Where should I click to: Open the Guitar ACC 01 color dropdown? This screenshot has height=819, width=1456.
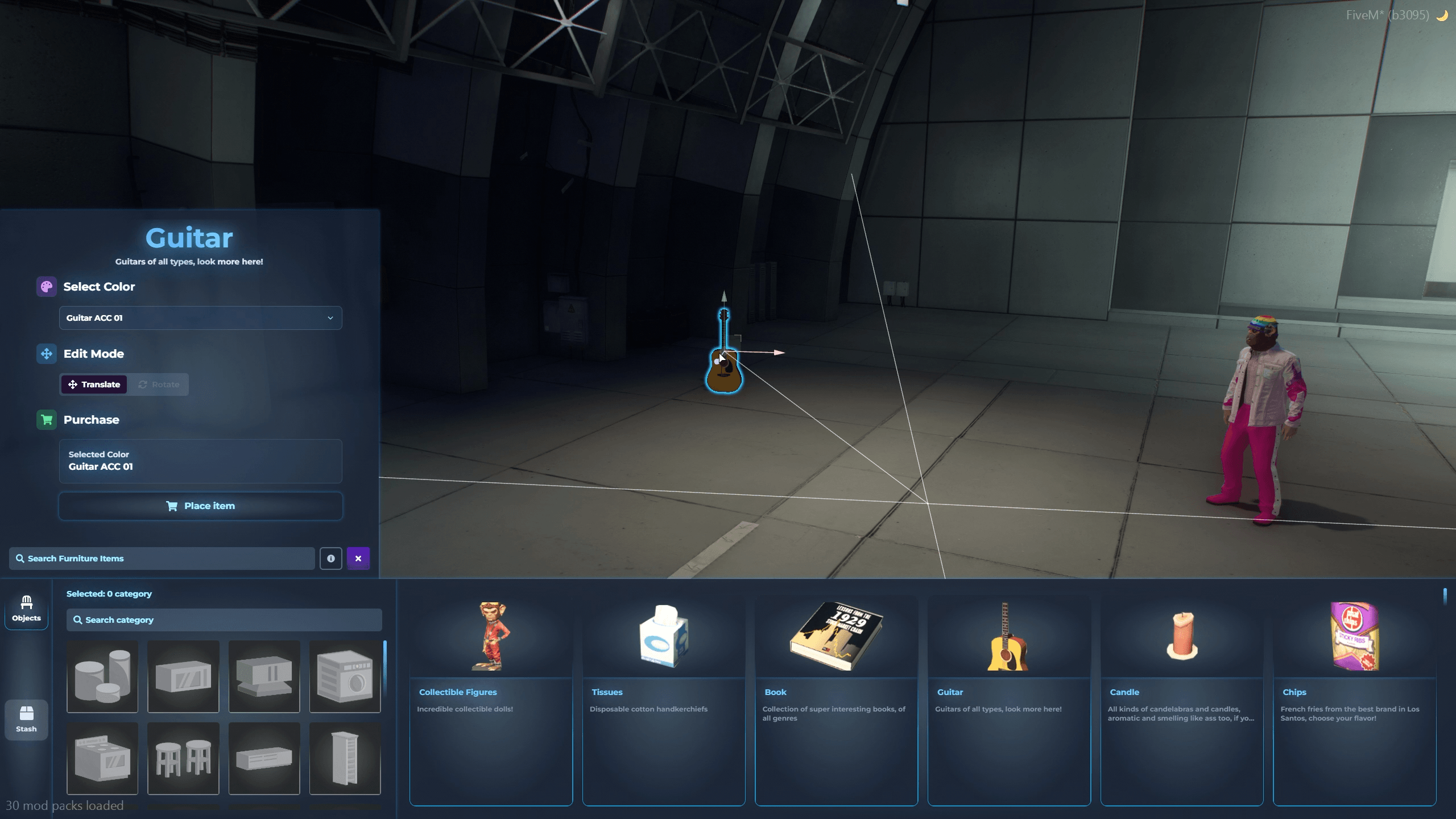pyautogui.click(x=200, y=318)
